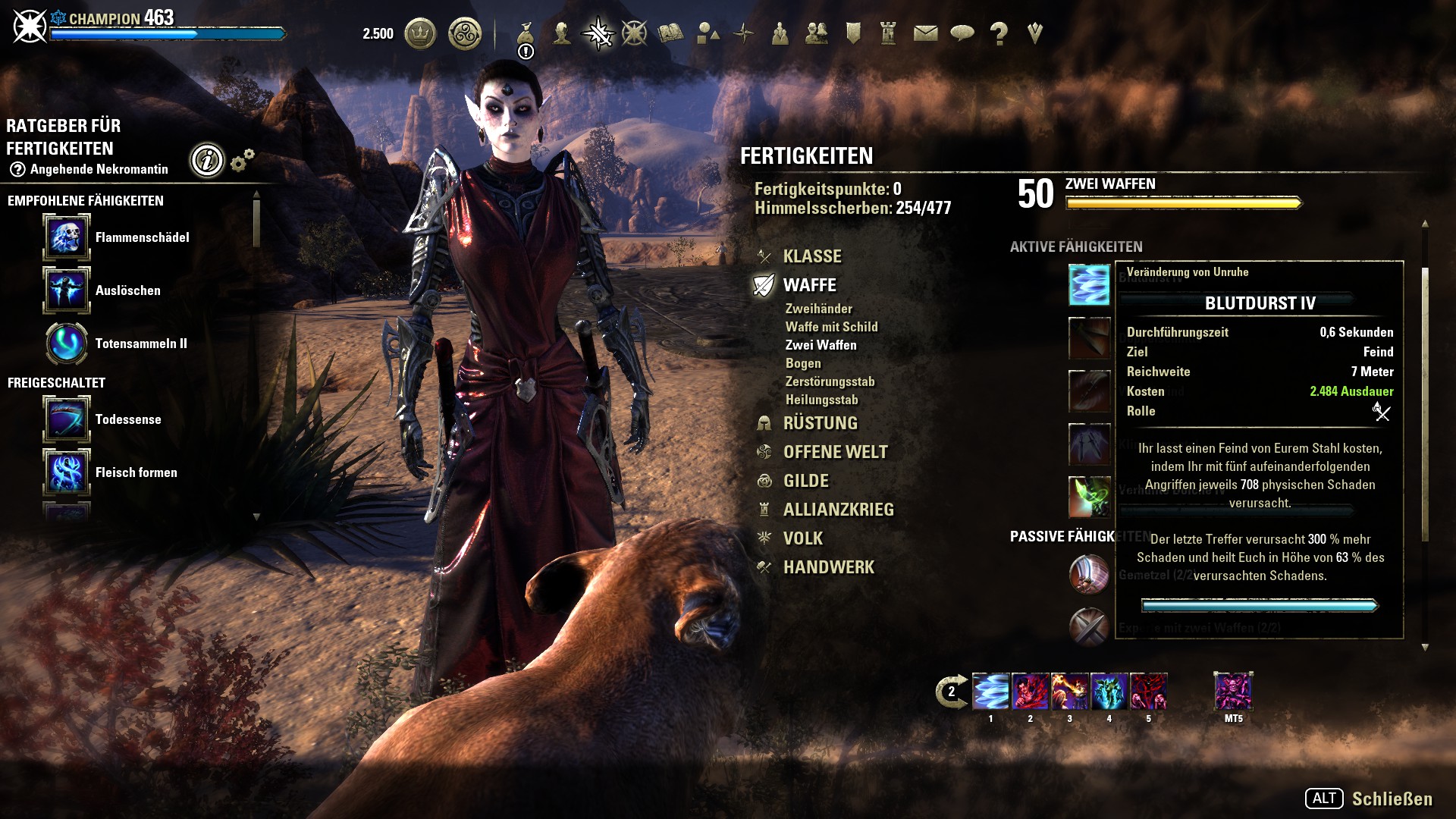
Task: Open the OFFENE WELT skills
Action: click(x=835, y=452)
